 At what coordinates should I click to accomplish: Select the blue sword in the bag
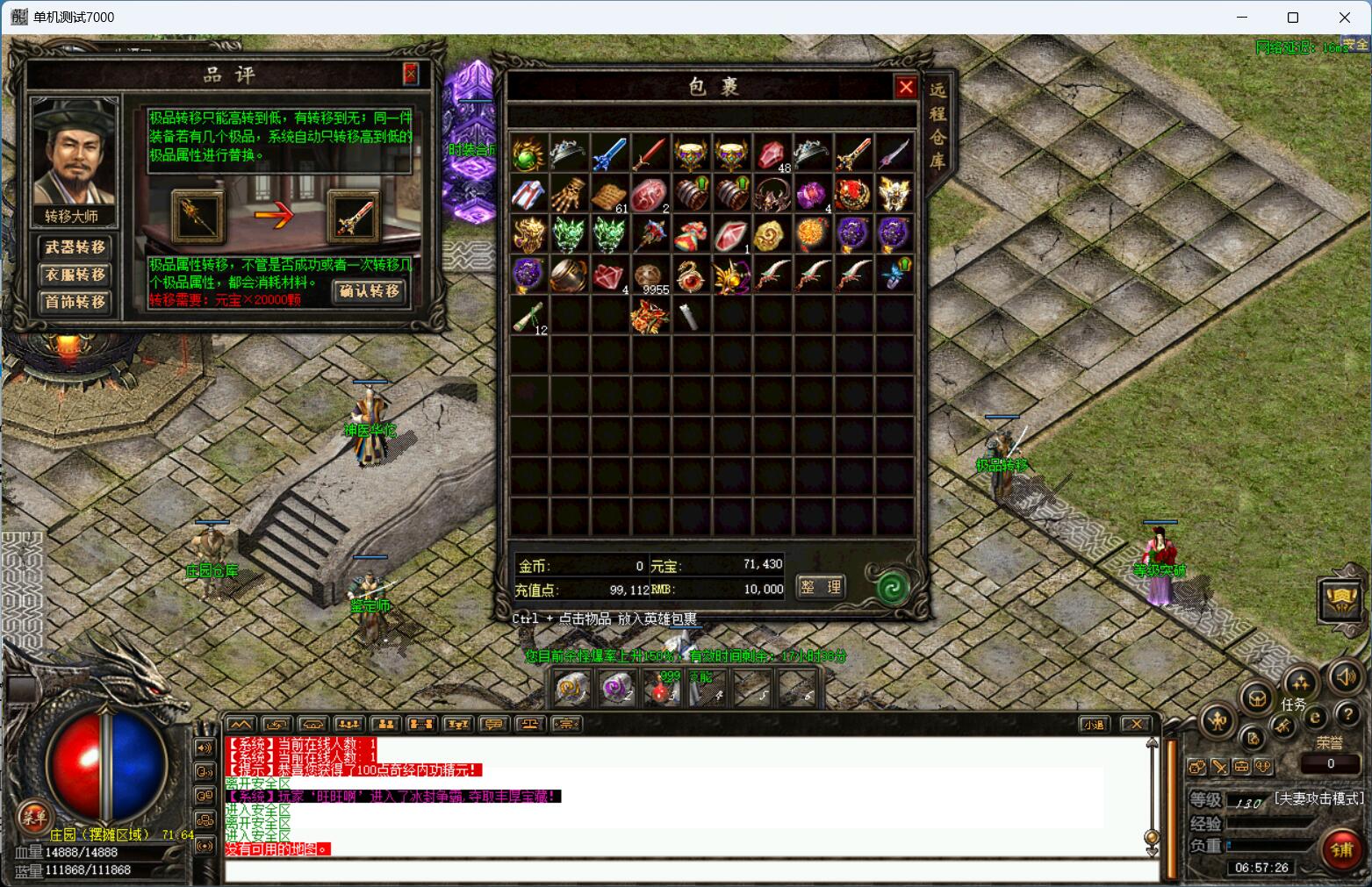coord(610,153)
